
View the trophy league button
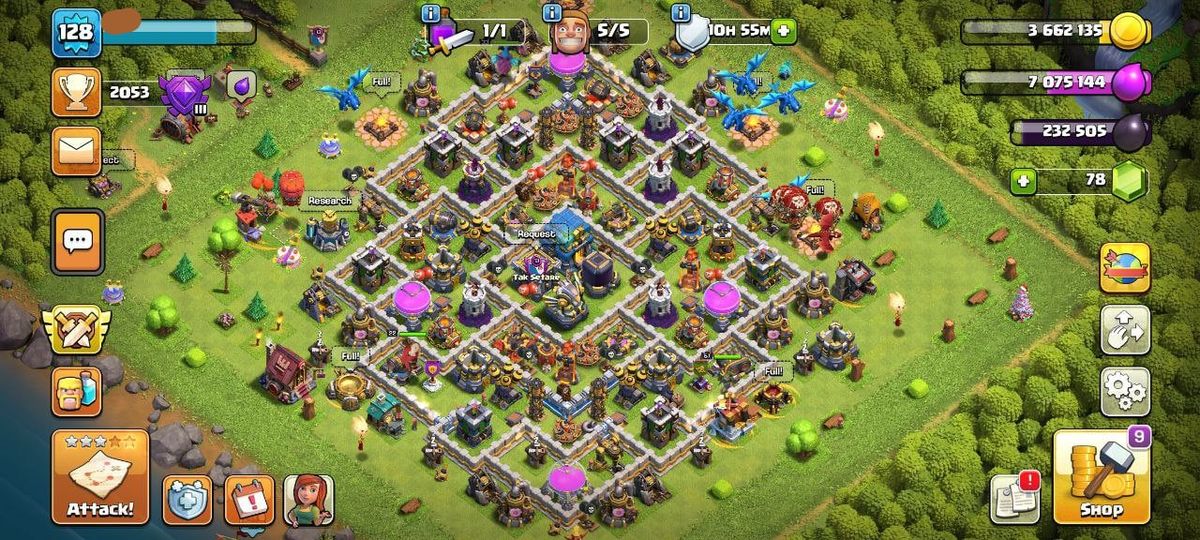coord(76,91)
